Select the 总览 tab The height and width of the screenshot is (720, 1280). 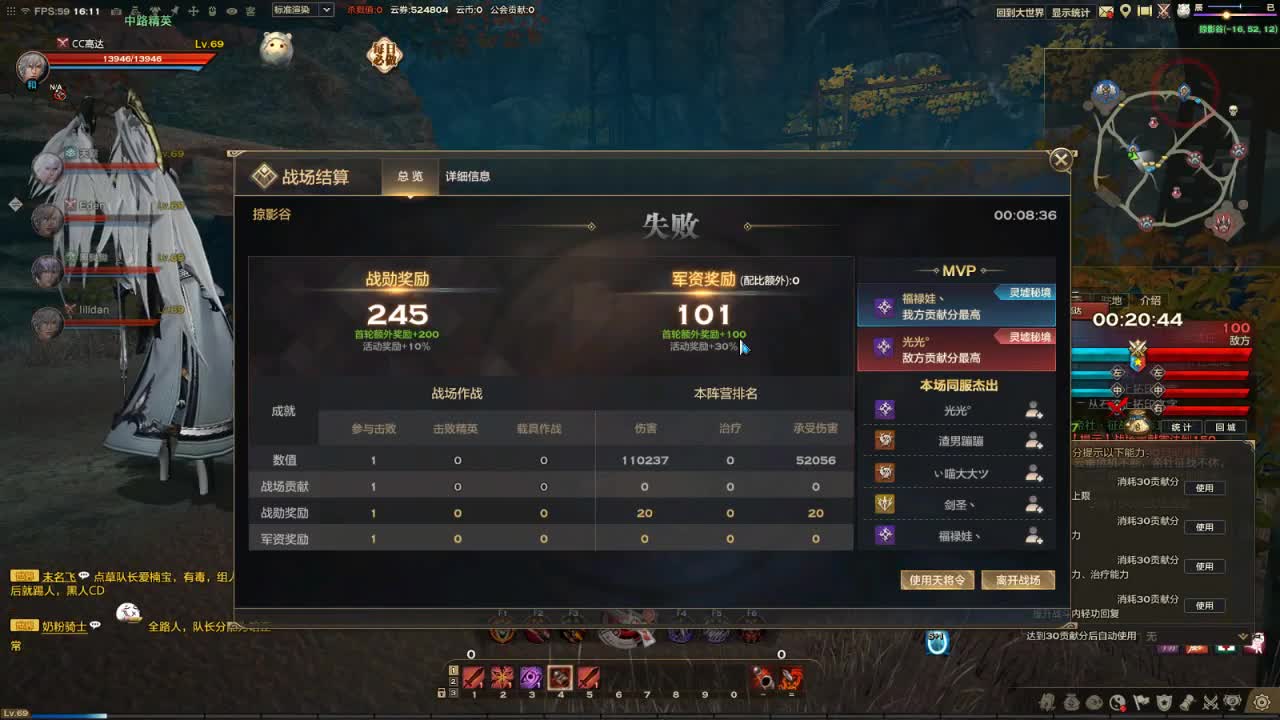410,176
